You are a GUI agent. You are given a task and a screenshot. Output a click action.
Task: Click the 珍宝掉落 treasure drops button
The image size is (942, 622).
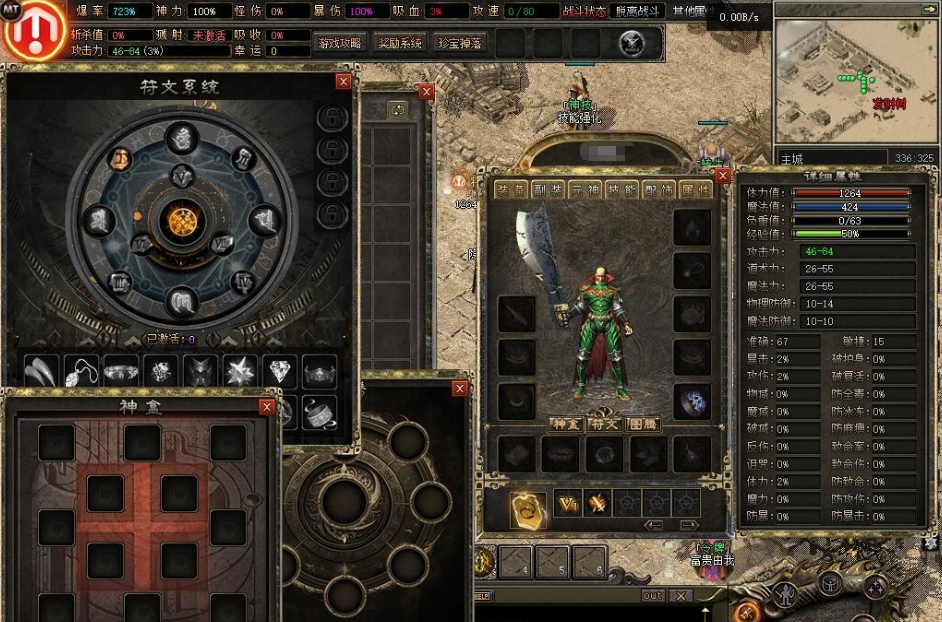pos(459,43)
